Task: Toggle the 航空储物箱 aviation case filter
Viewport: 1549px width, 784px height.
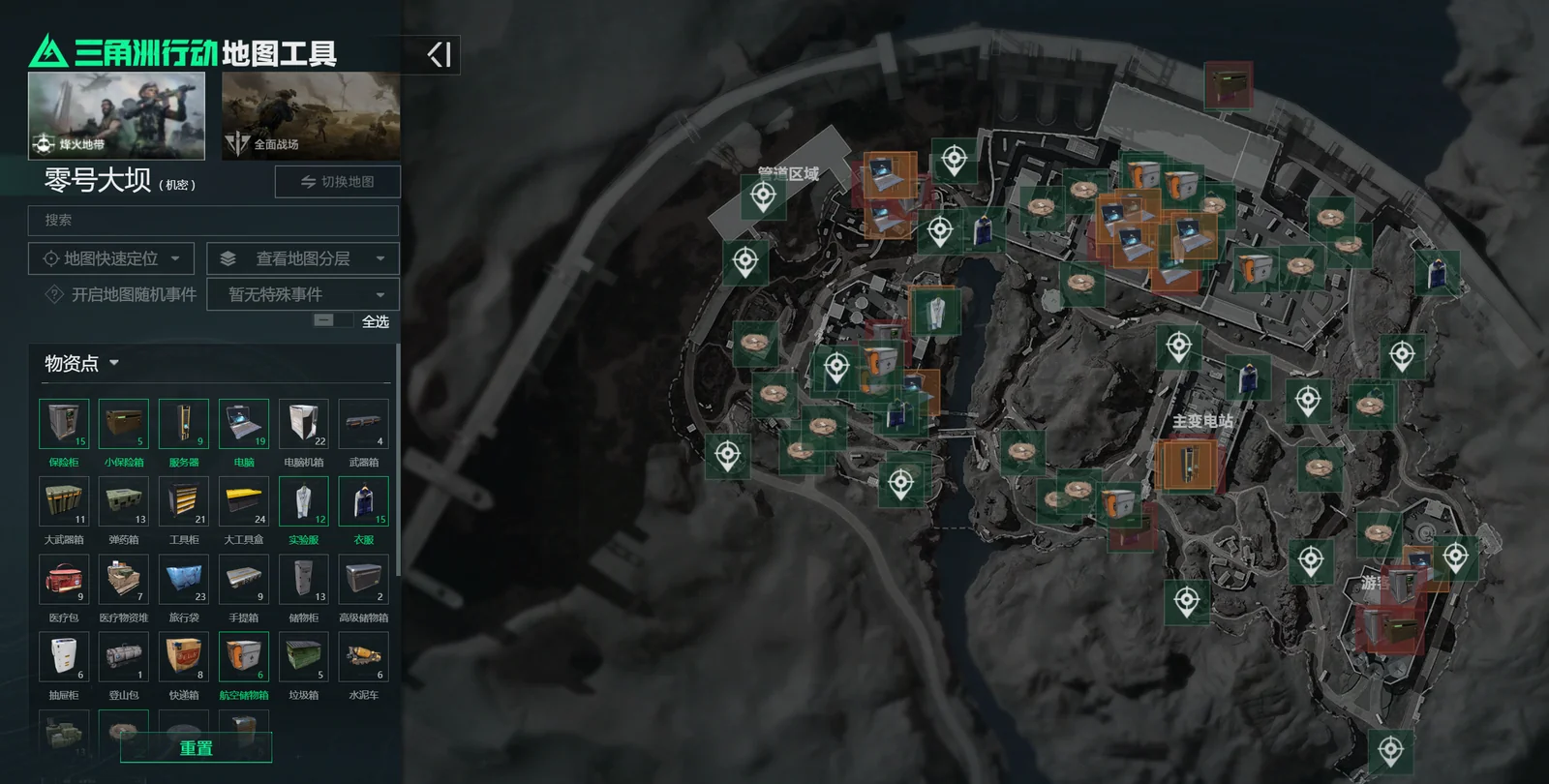Action: 244,656
